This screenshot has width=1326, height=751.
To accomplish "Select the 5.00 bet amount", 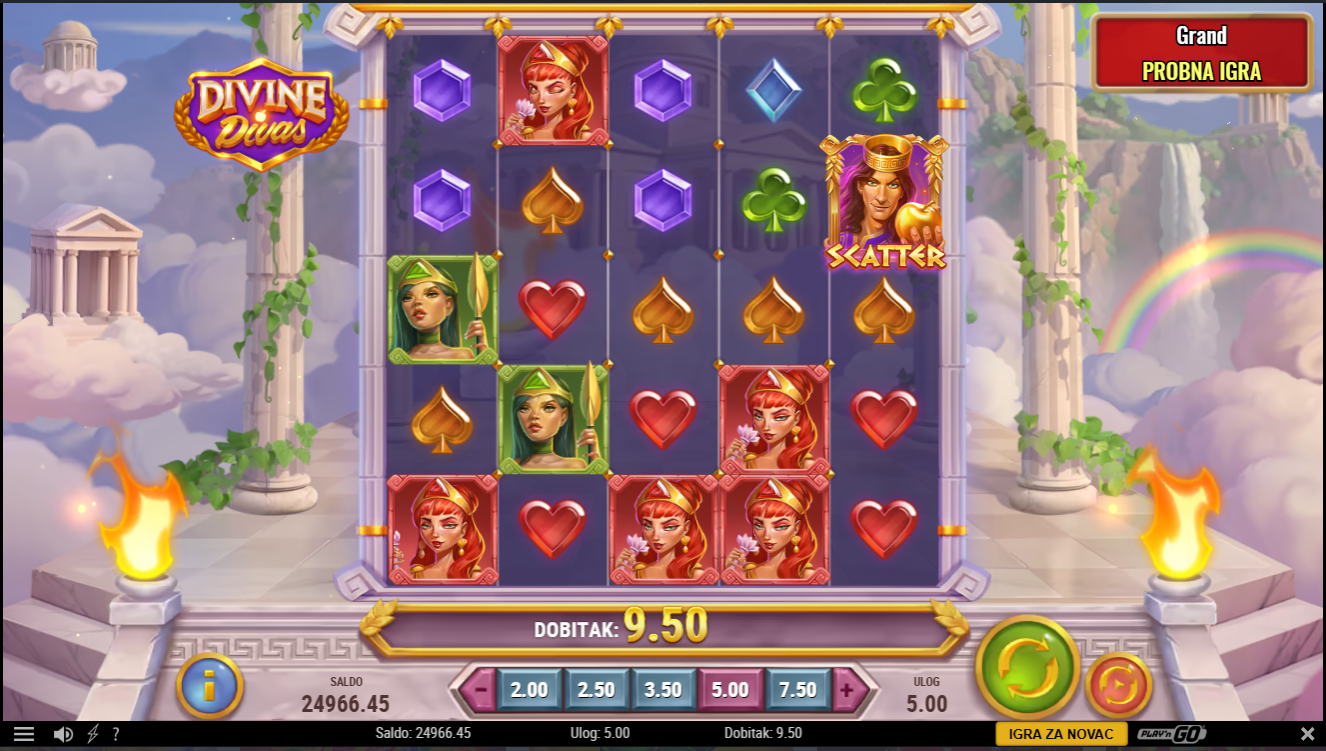I will coord(730,690).
